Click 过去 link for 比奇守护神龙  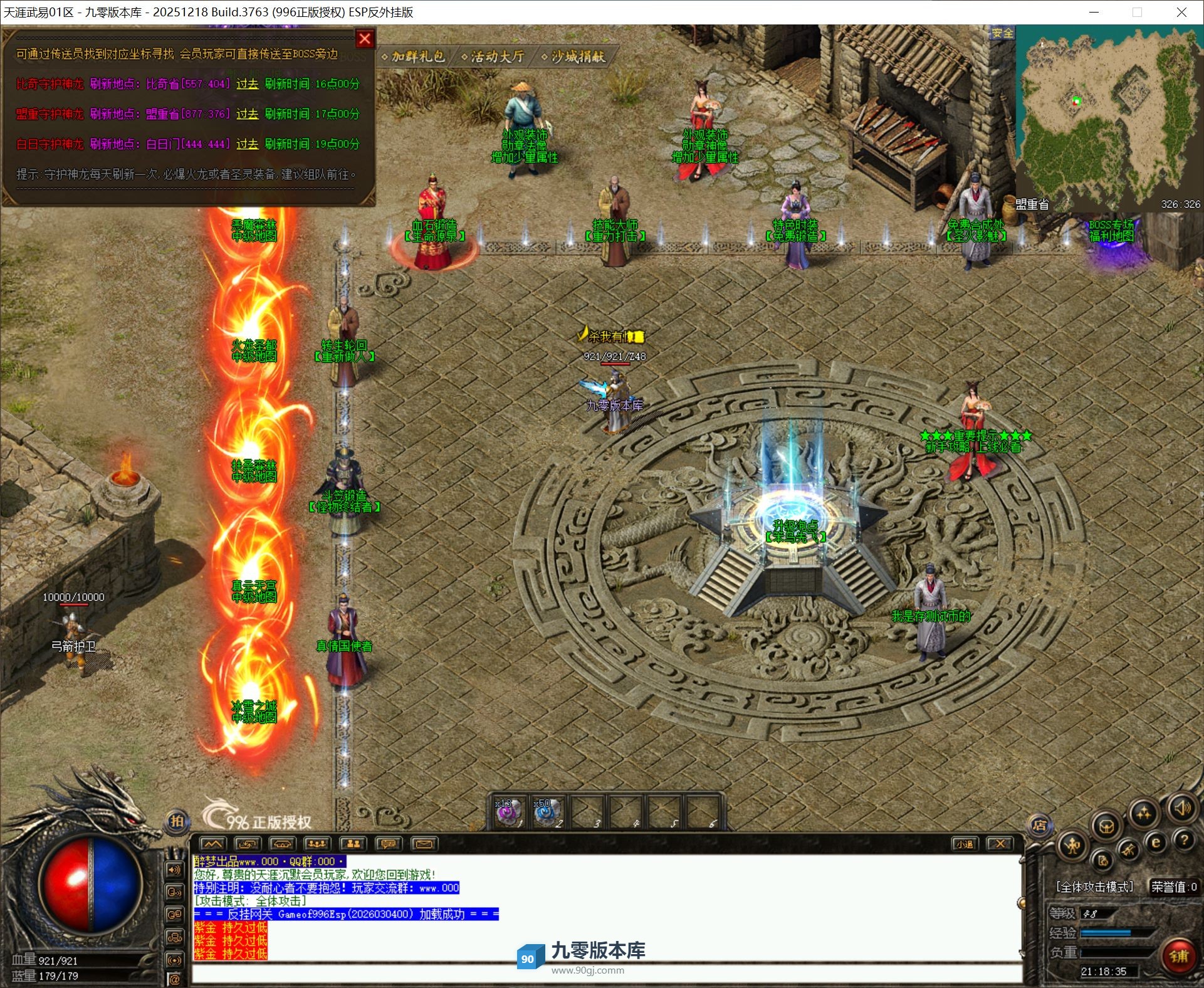pyautogui.click(x=247, y=84)
